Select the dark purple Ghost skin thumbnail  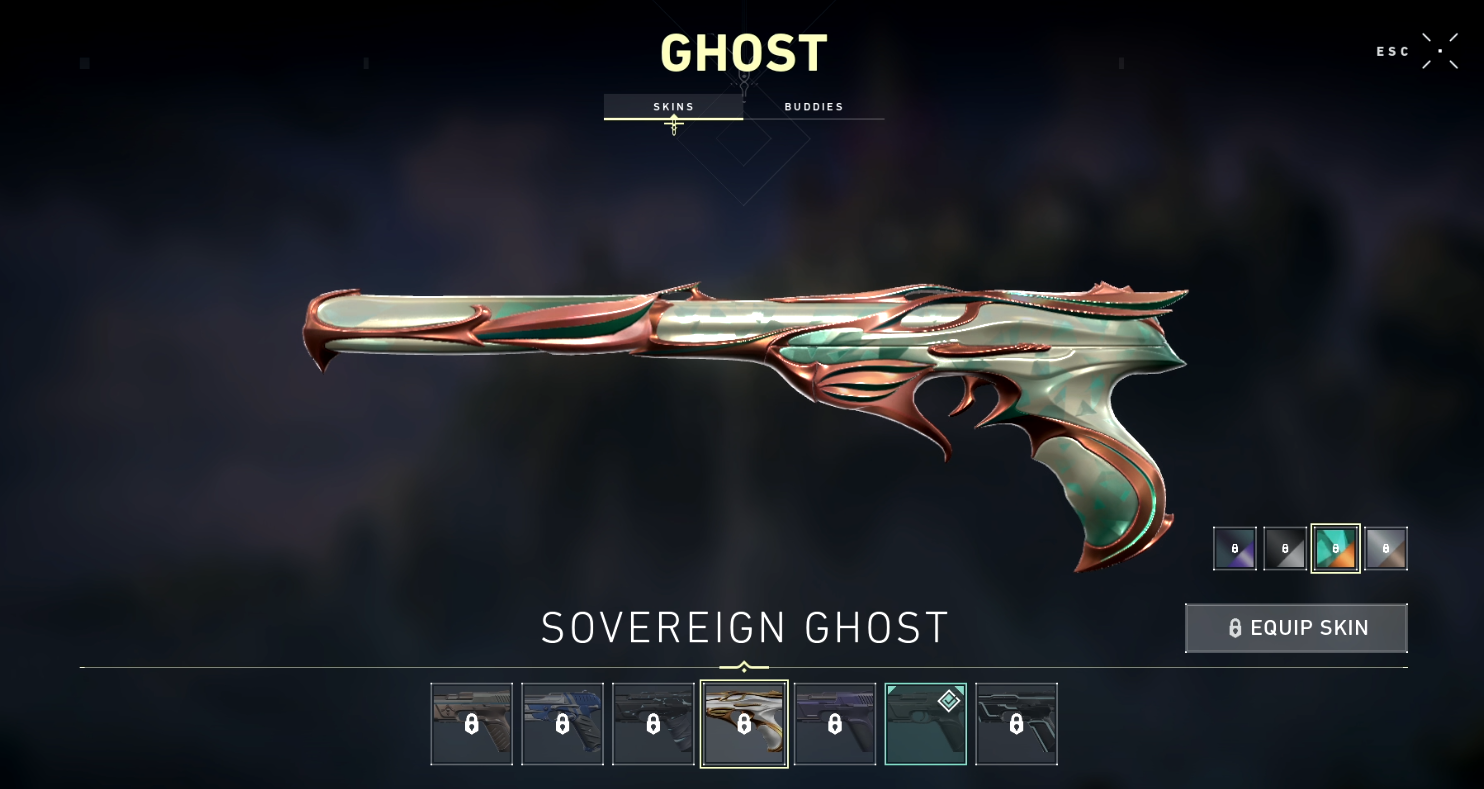click(x=835, y=723)
